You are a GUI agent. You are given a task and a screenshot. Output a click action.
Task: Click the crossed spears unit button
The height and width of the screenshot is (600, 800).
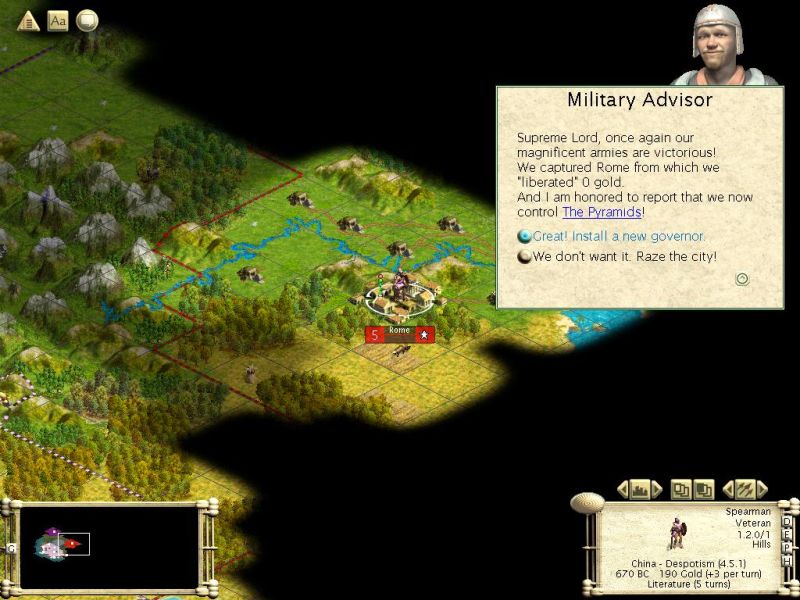(x=745, y=489)
